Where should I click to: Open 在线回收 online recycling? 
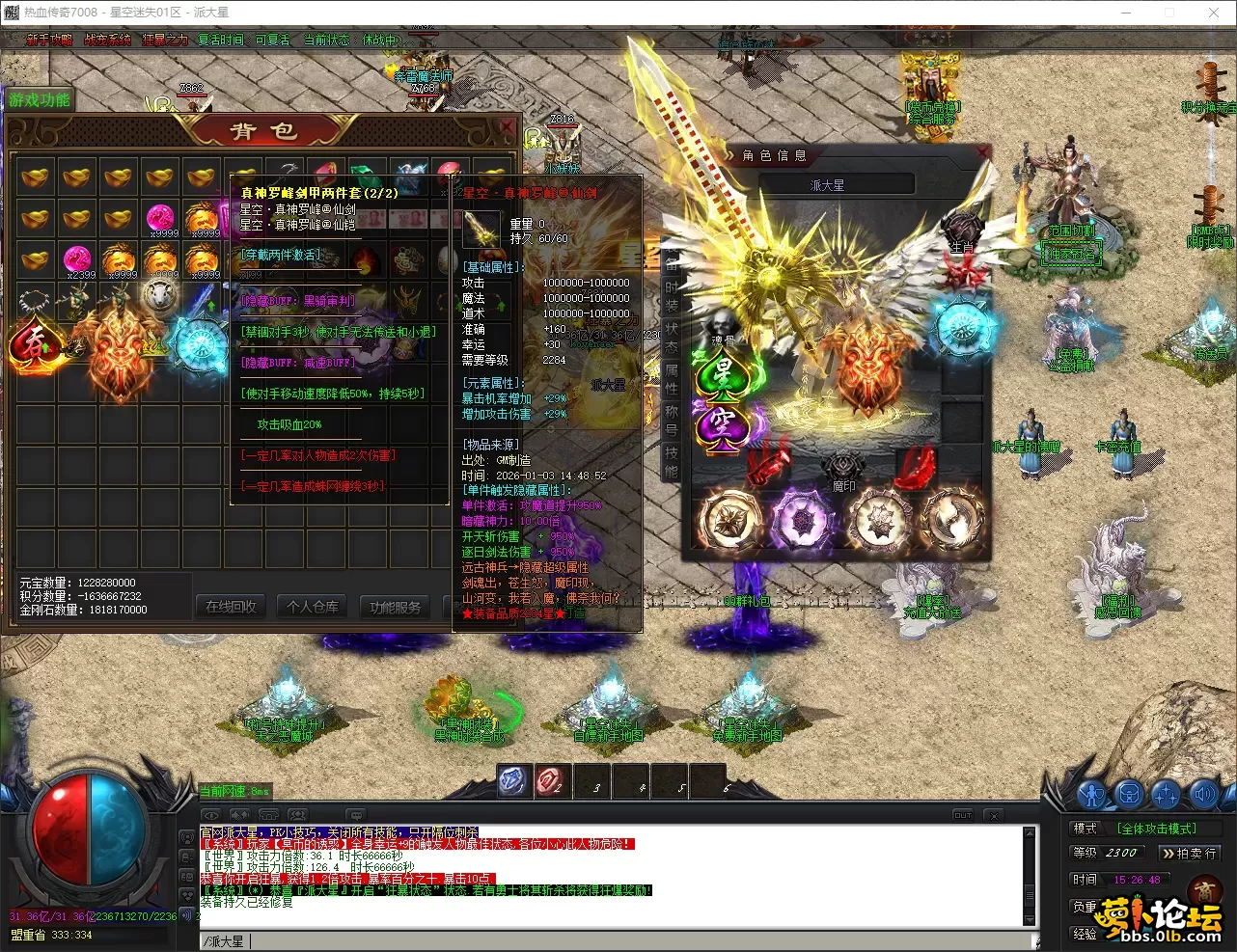click(x=232, y=607)
